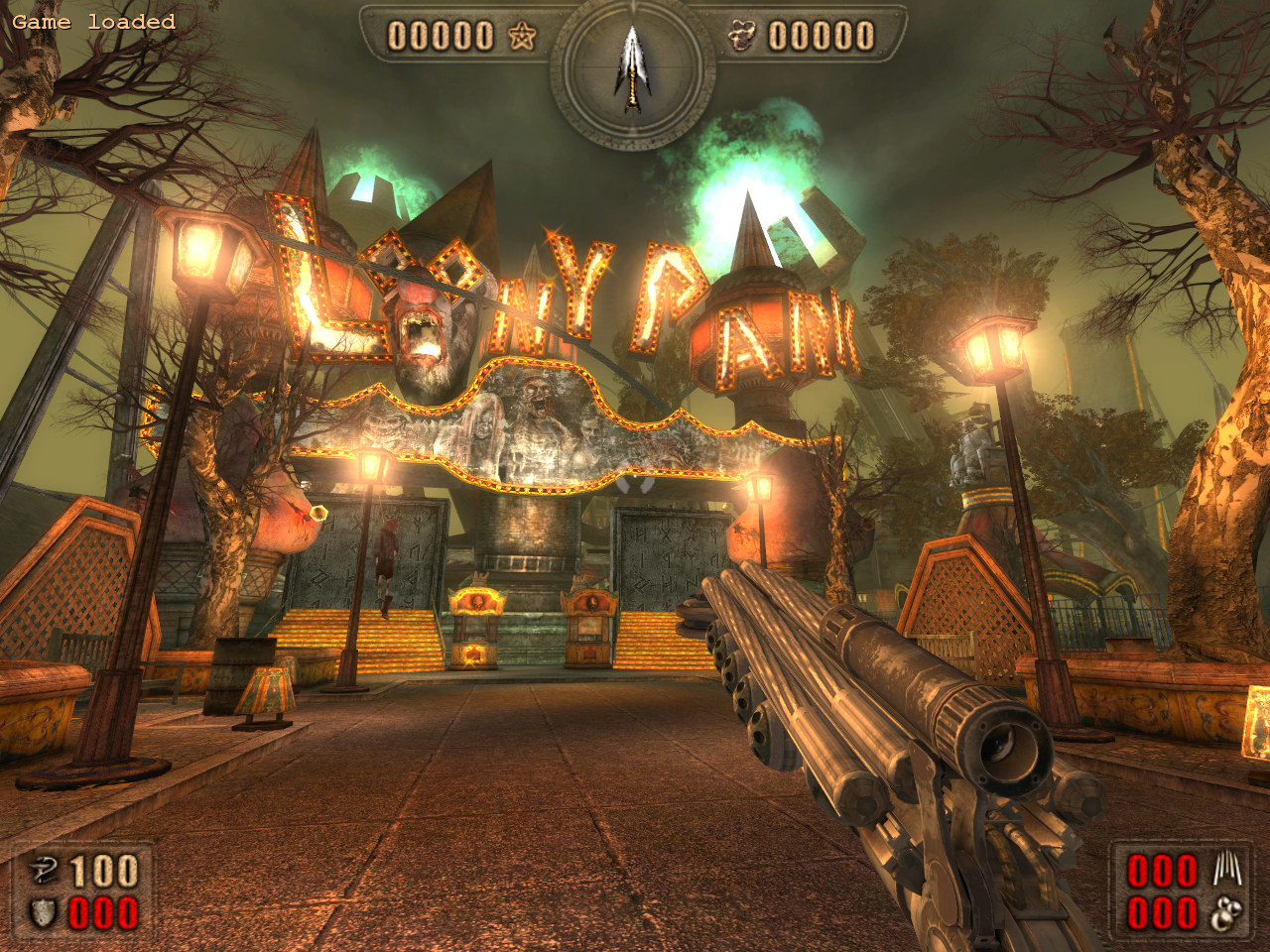Click the compass arrow dial
Image resolution: width=1270 pixels, height=952 pixels.
[x=632, y=67]
